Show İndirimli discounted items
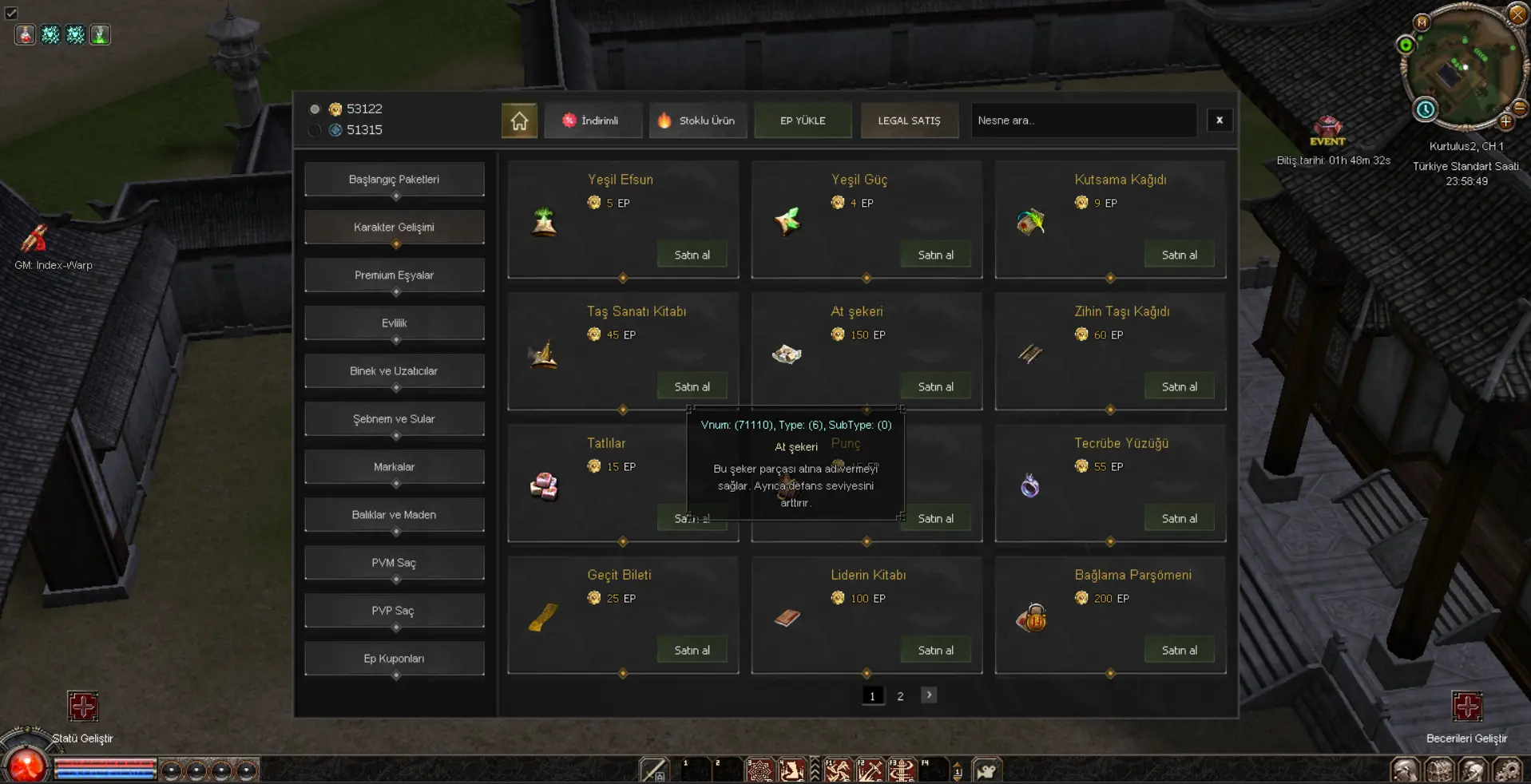1531x784 pixels. 592,121
